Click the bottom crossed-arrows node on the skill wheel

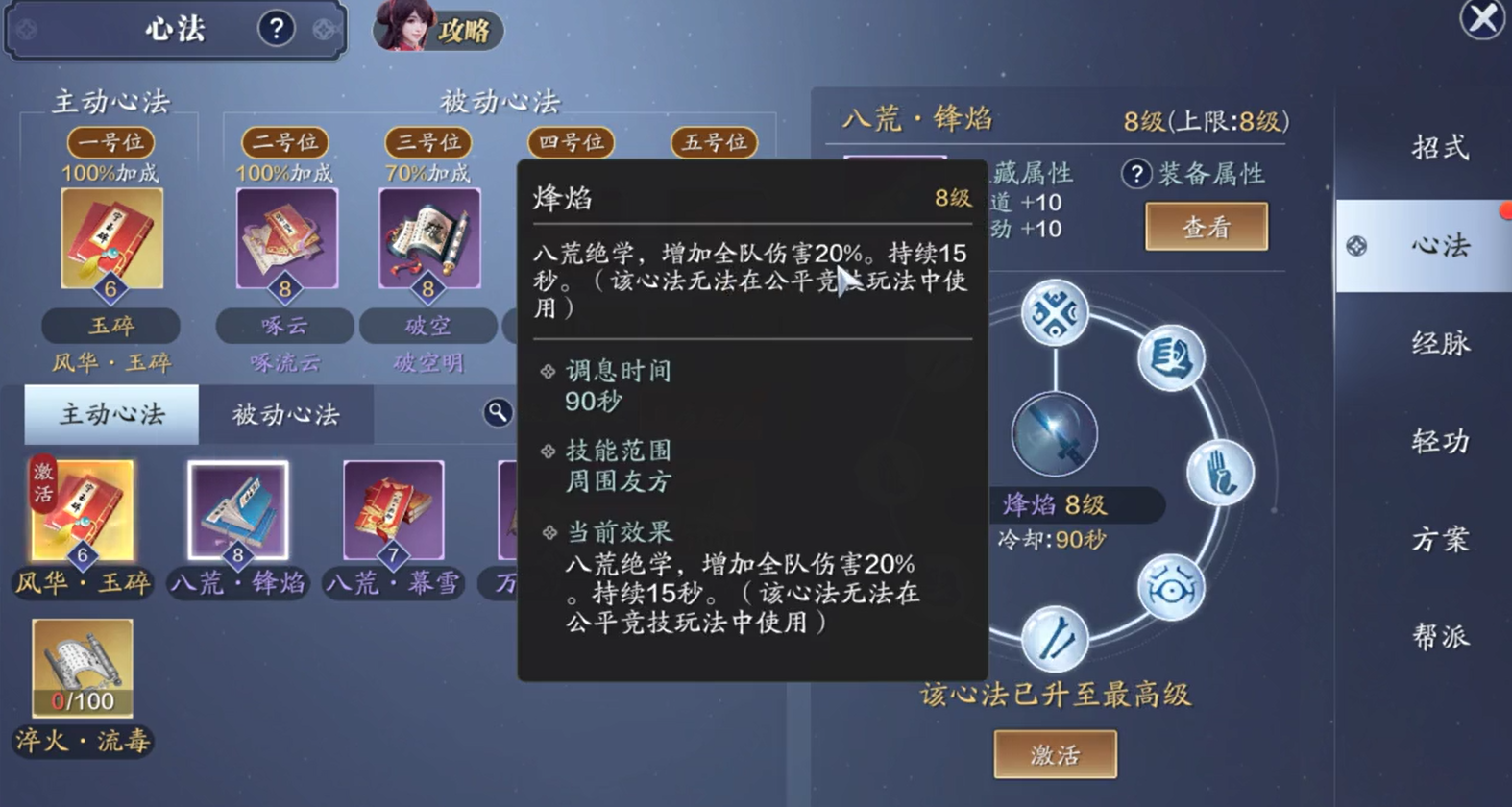[1054, 636]
